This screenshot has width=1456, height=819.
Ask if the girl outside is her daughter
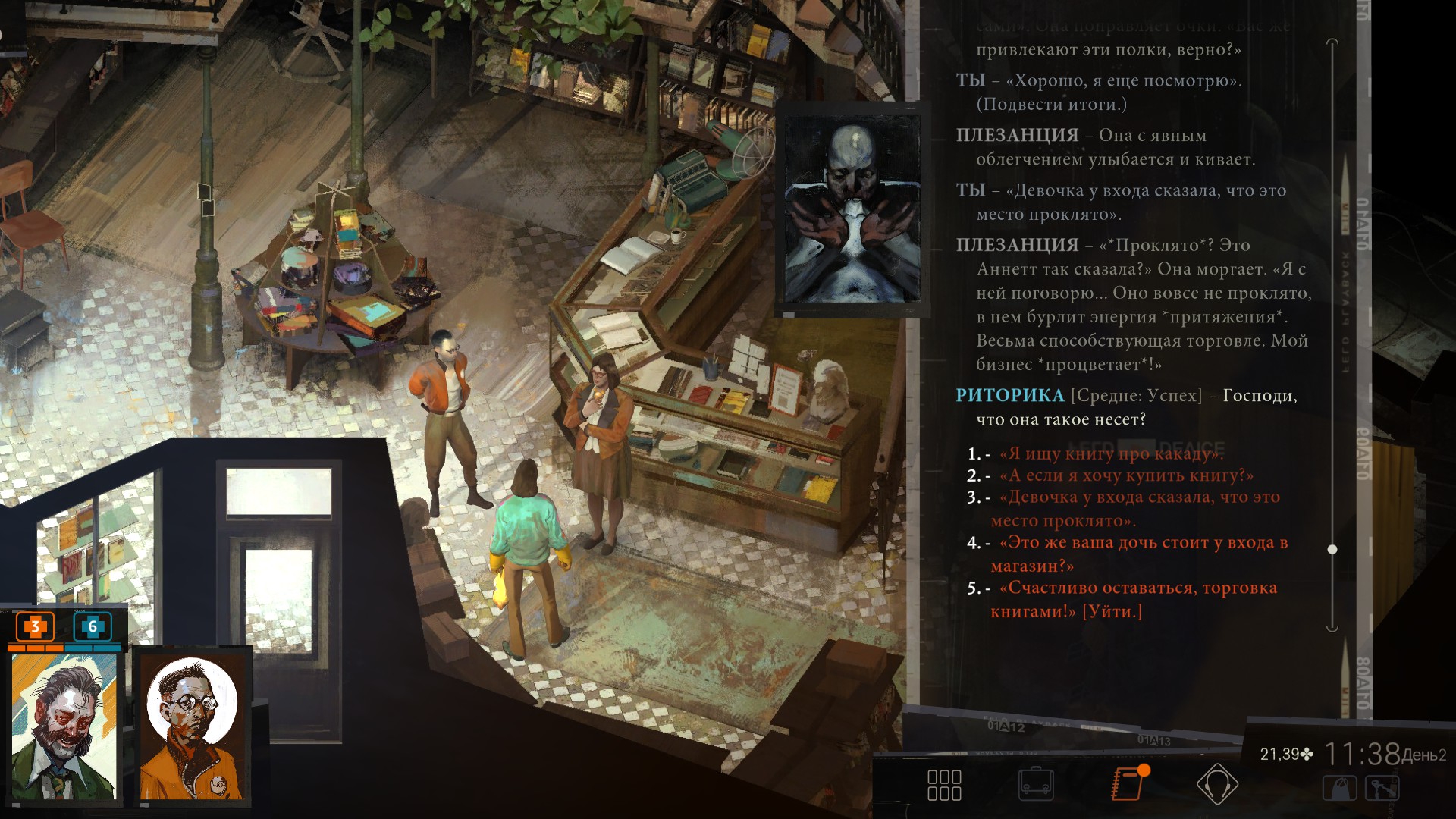pyautogui.click(x=1143, y=543)
